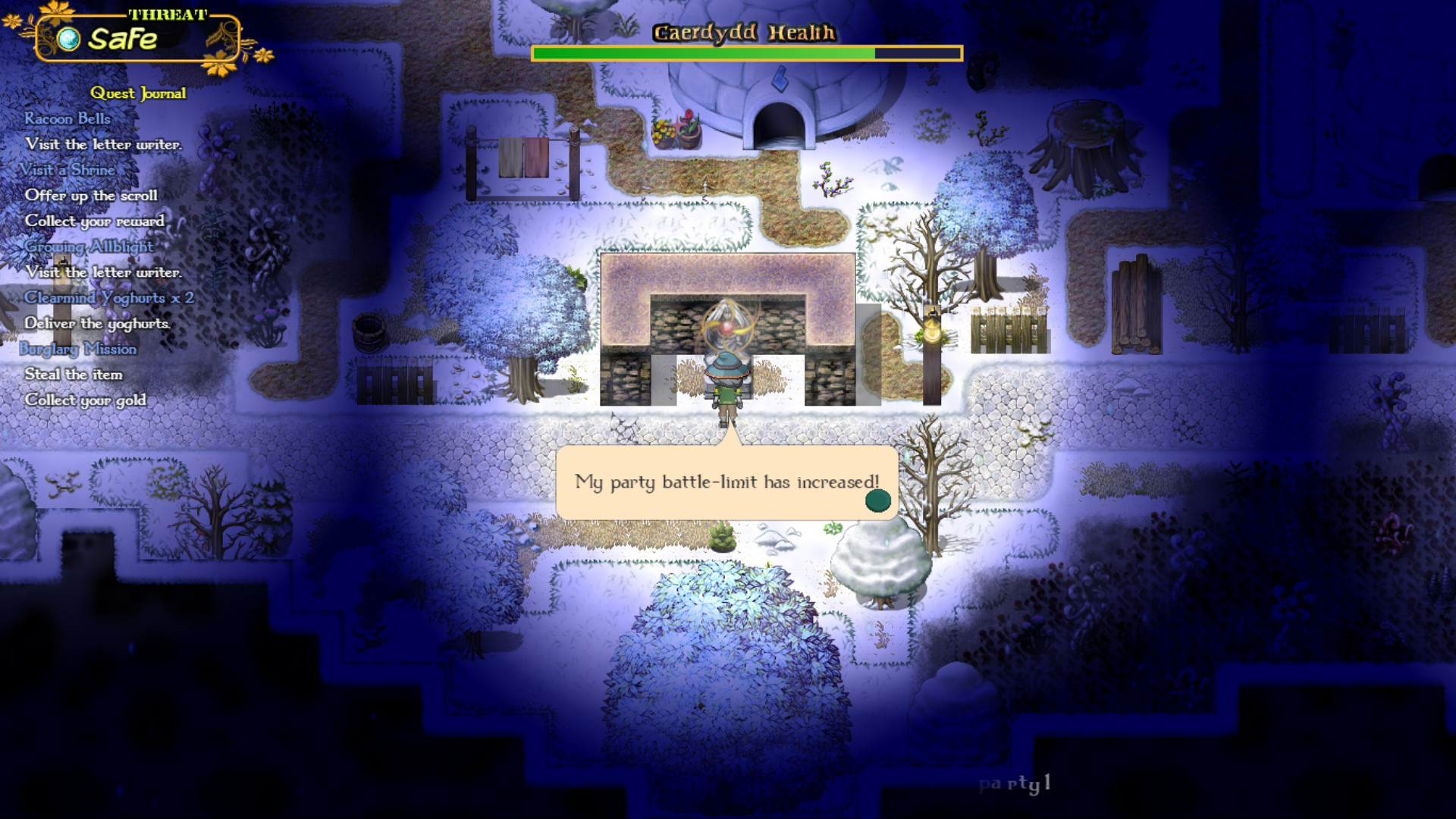Toggle the Racoon Bells quest tracking
The image size is (1456, 819).
tap(67, 118)
